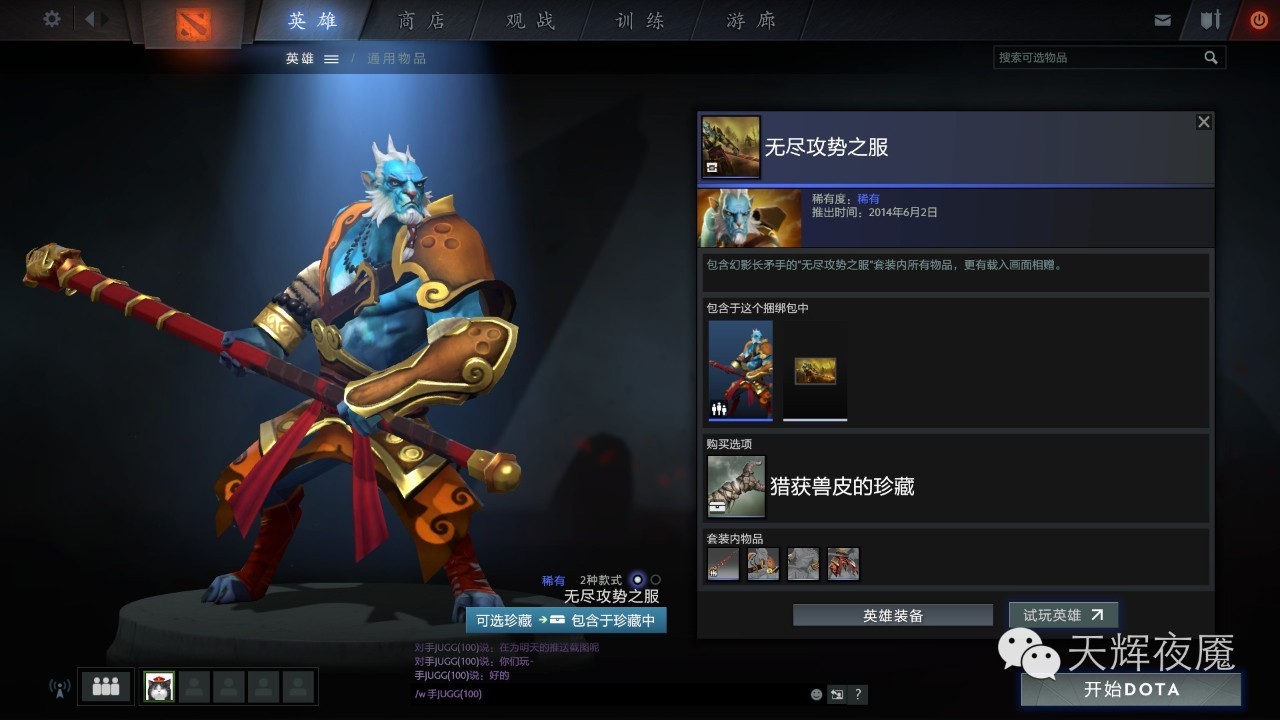Open the settings gear icon
Screen dimensions: 1280x720
tap(51, 18)
